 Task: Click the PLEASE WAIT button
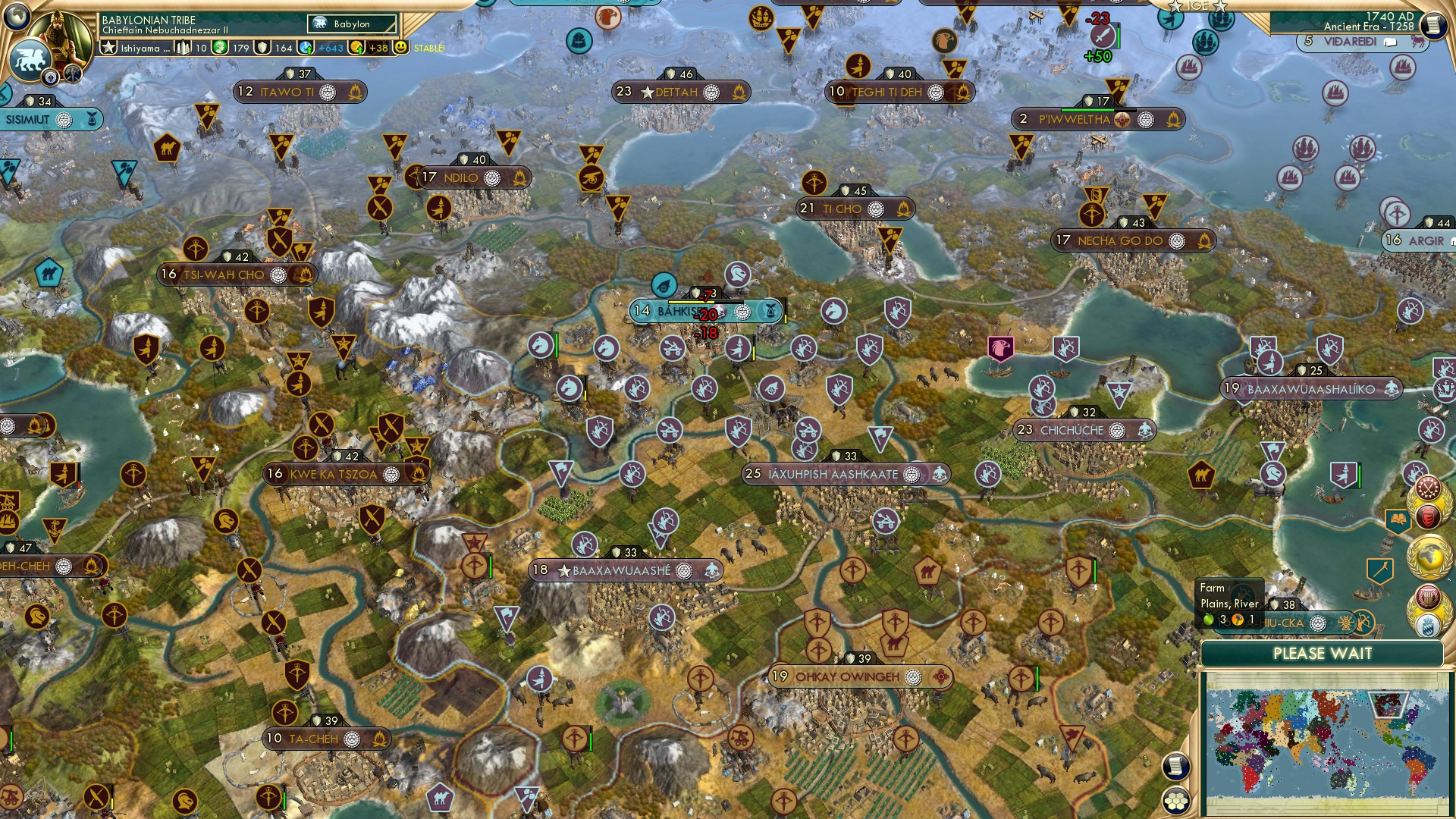pos(1323,654)
